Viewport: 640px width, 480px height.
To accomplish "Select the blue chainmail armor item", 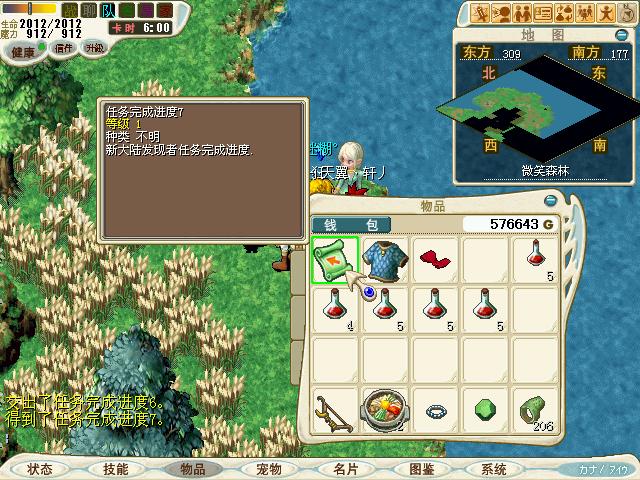I will click(385, 260).
